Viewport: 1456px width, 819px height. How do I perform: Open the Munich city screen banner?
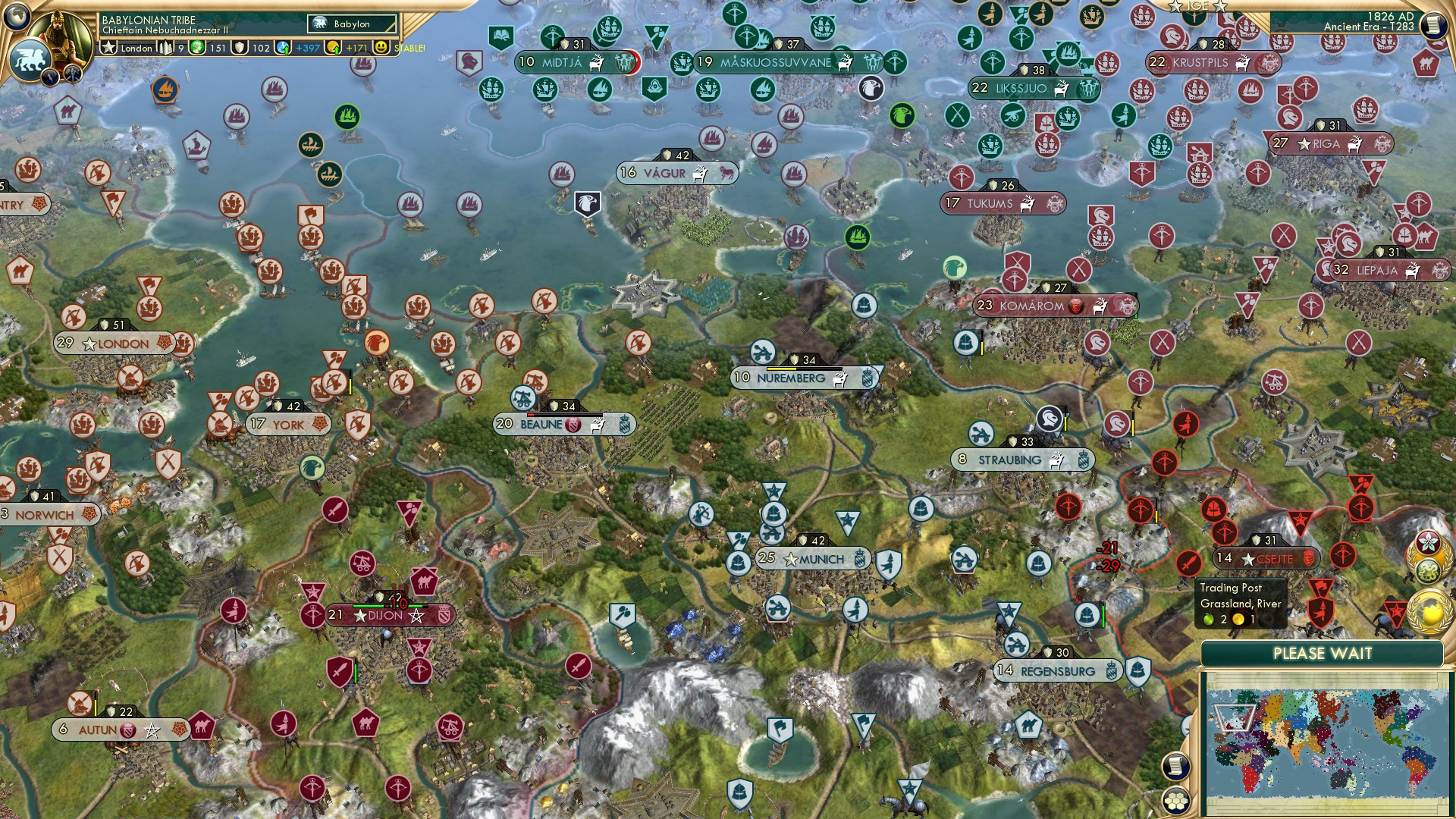tap(813, 559)
